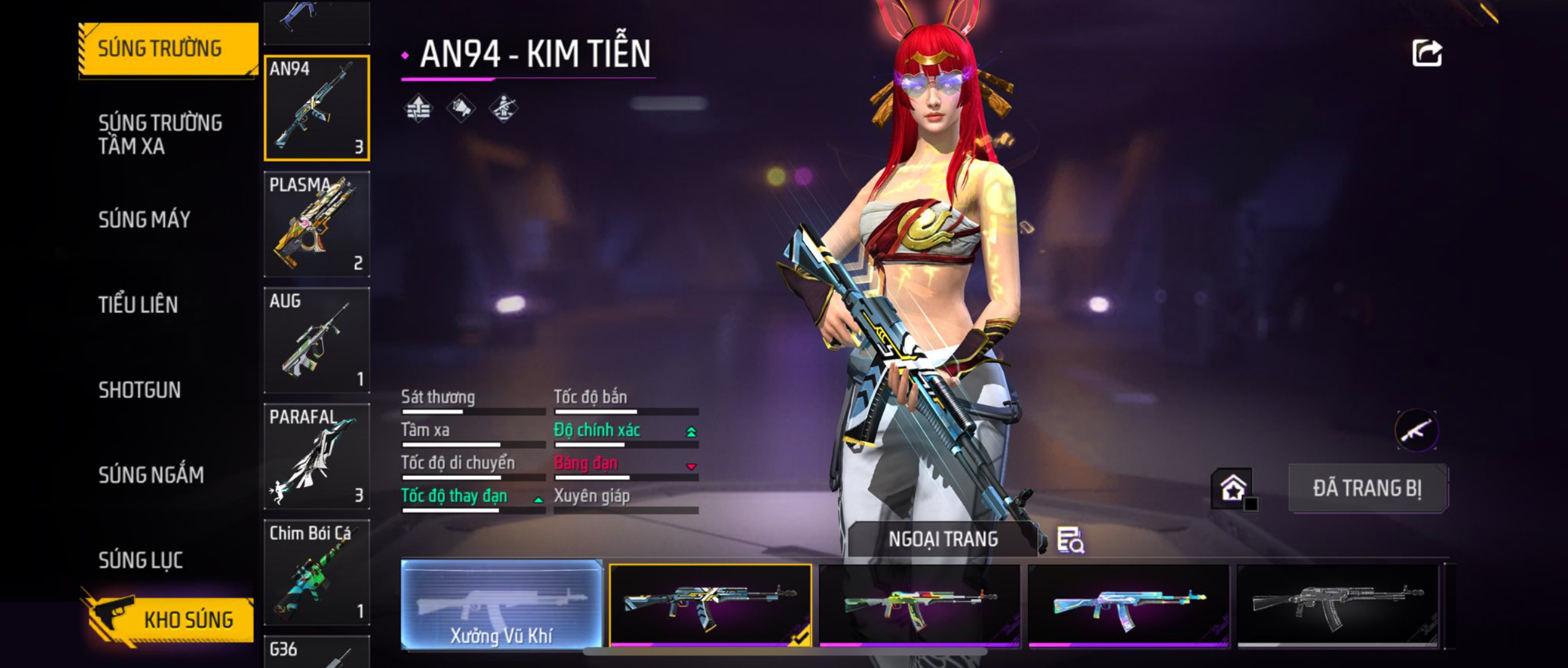Switch to the Súng Trường Tầm Xa category
This screenshot has width=1568, height=668.
pos(160,134)
